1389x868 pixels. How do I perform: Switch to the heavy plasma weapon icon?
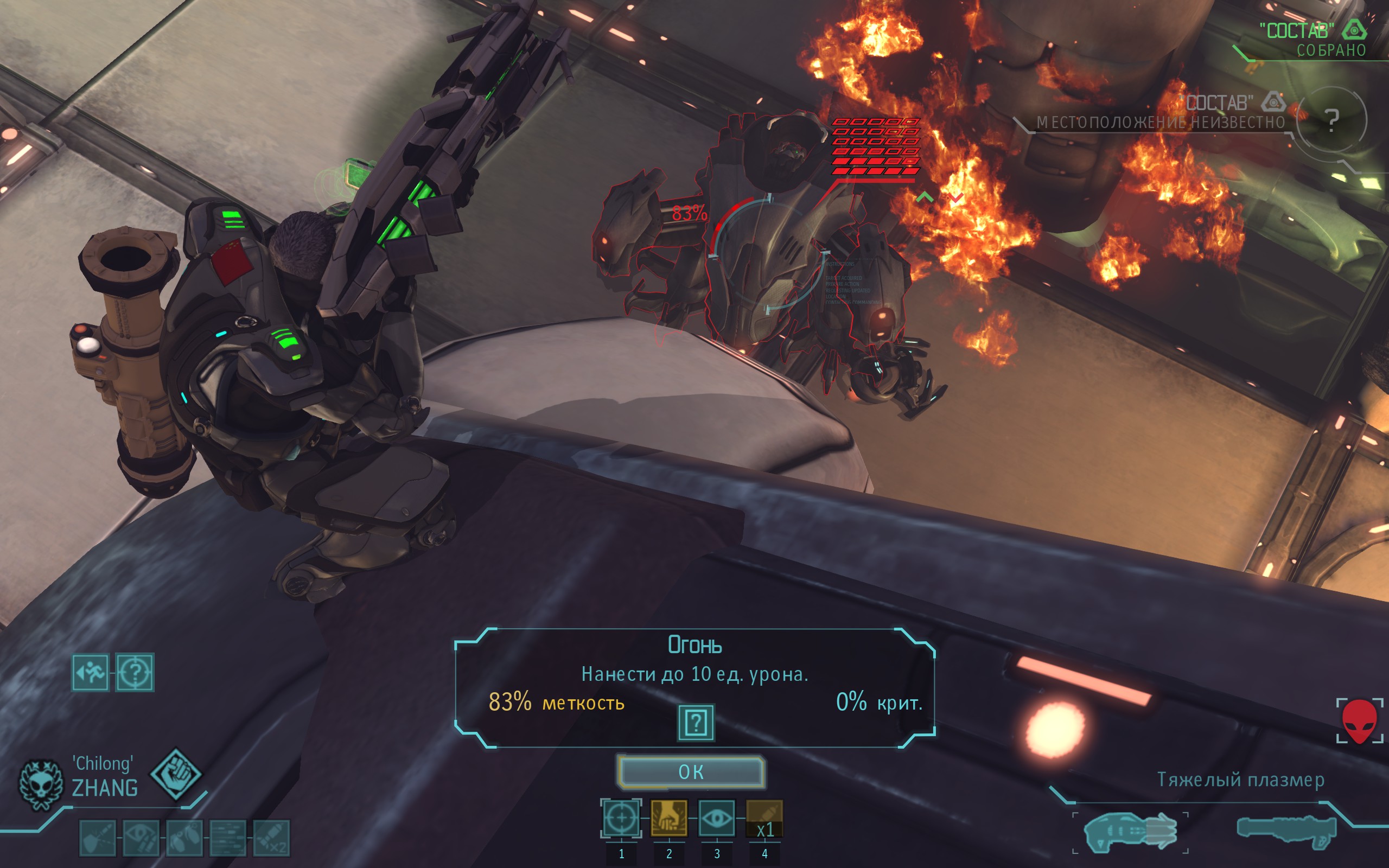(x=1130, y=831)
